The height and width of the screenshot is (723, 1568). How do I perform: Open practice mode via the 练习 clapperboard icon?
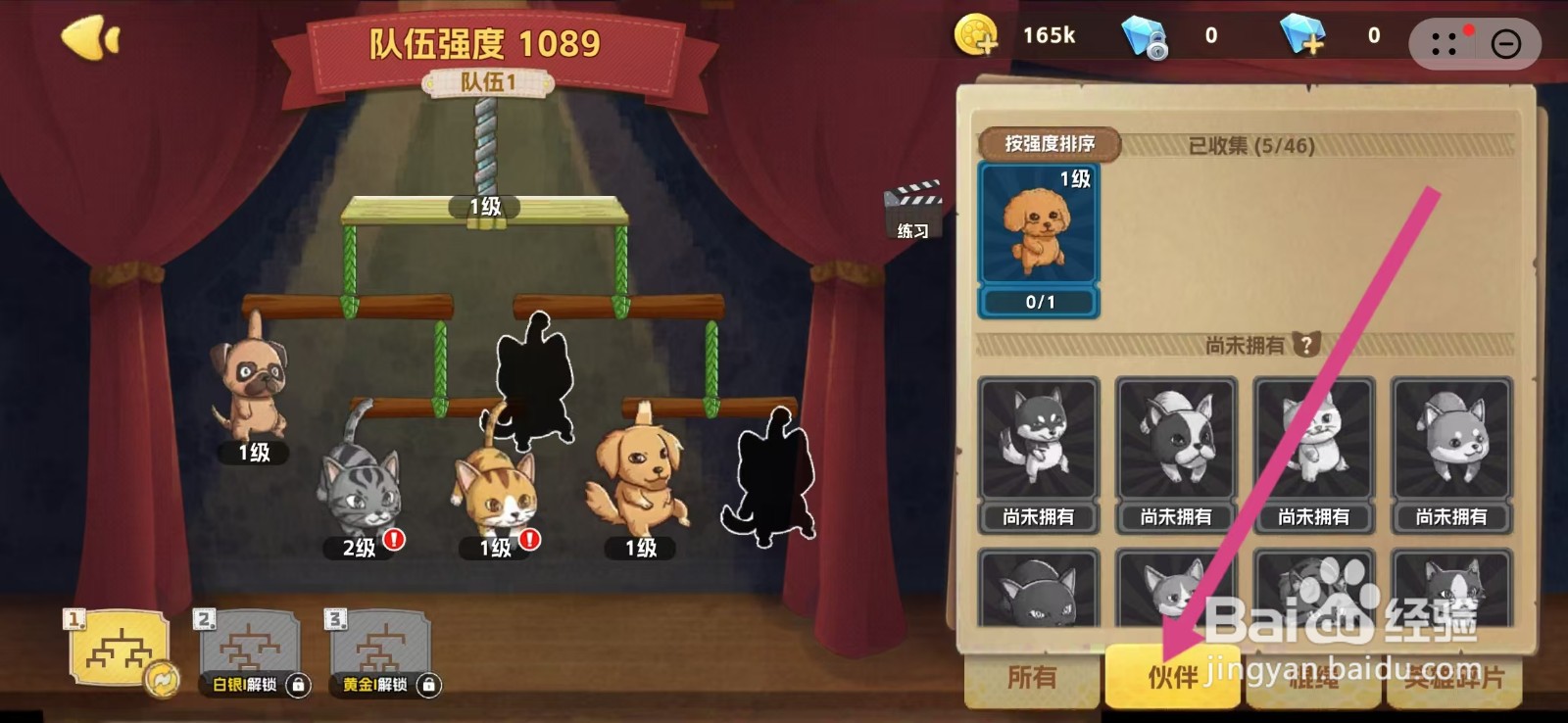click(913, 206)
